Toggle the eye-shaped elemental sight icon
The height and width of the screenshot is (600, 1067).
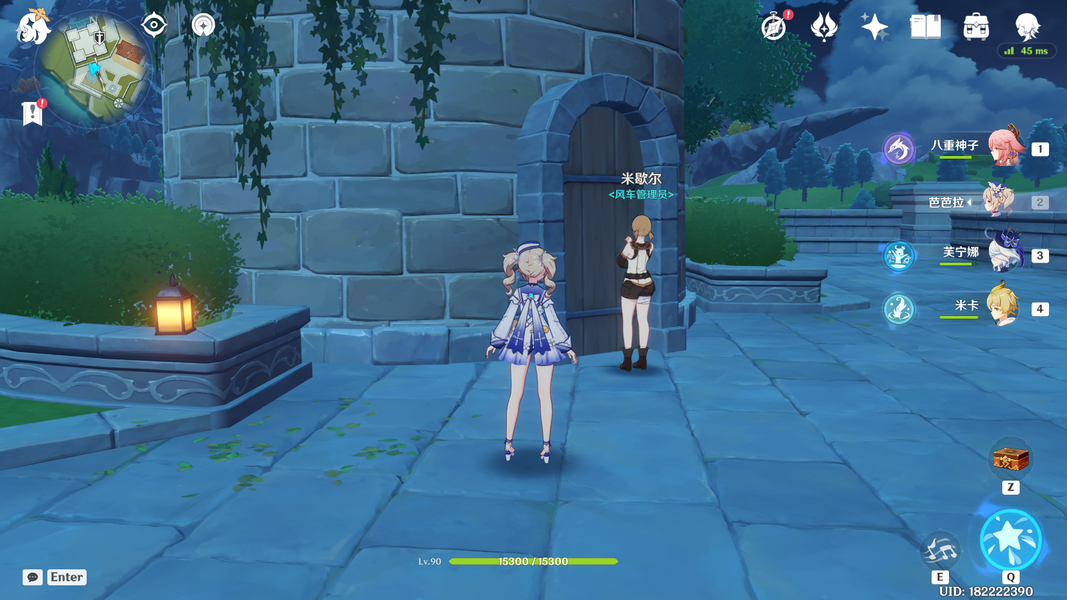[x=154, y=25]
